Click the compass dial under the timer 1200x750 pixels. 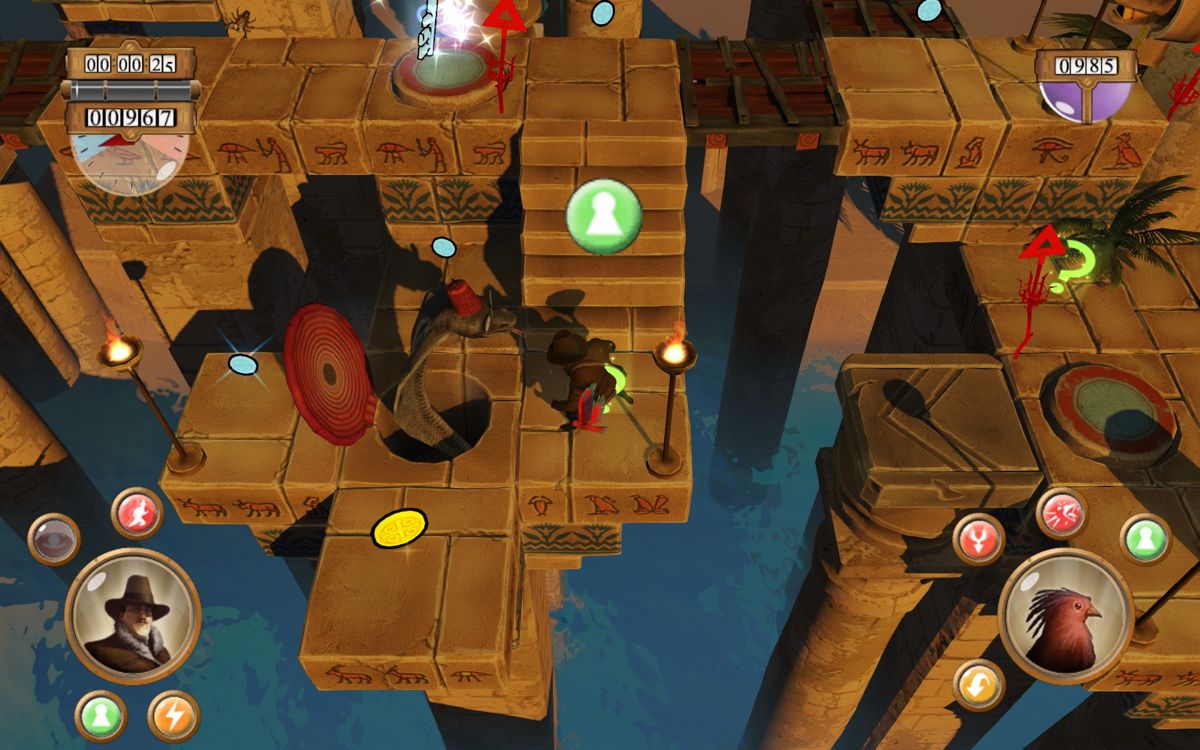click(x=129, y=160)
